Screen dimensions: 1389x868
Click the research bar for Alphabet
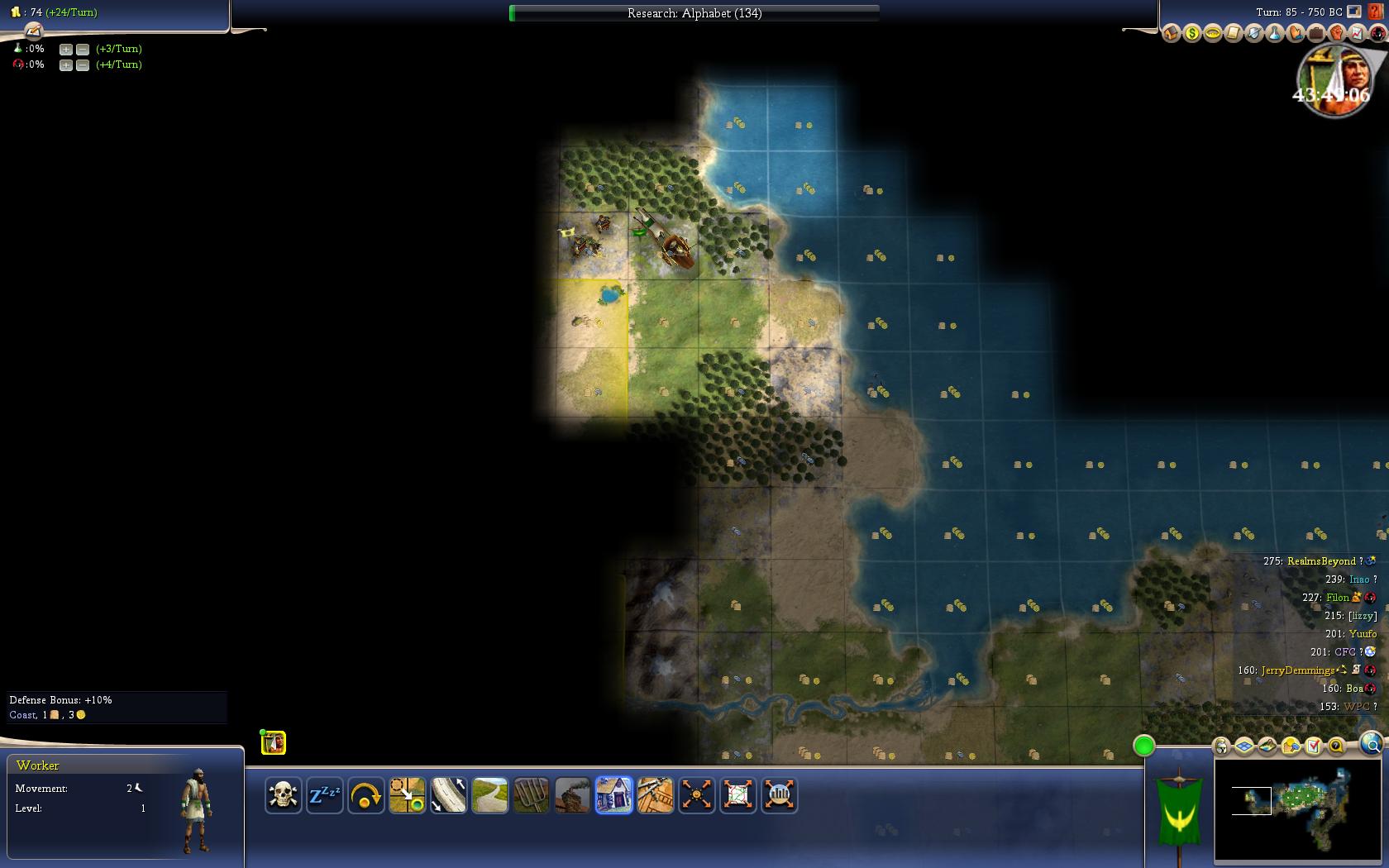tap(694, 13)
